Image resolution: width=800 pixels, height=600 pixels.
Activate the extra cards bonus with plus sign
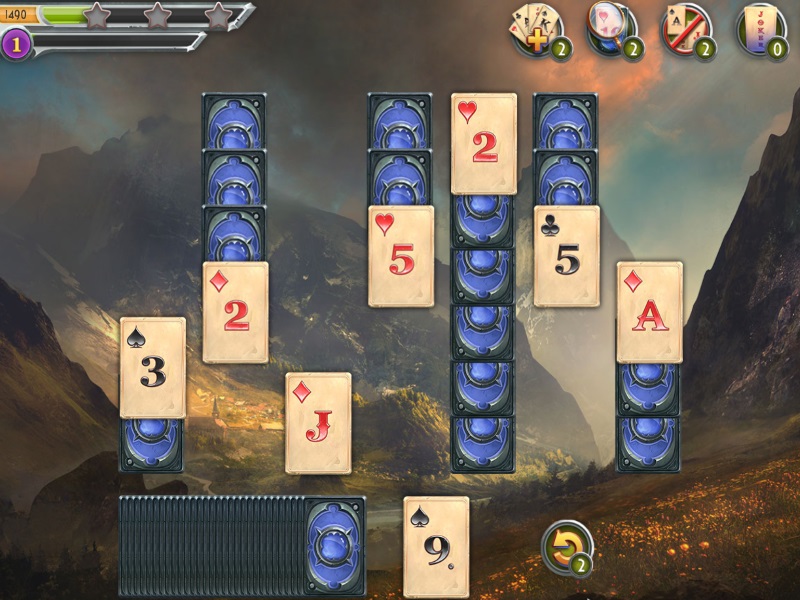click(x=536, y=28)
